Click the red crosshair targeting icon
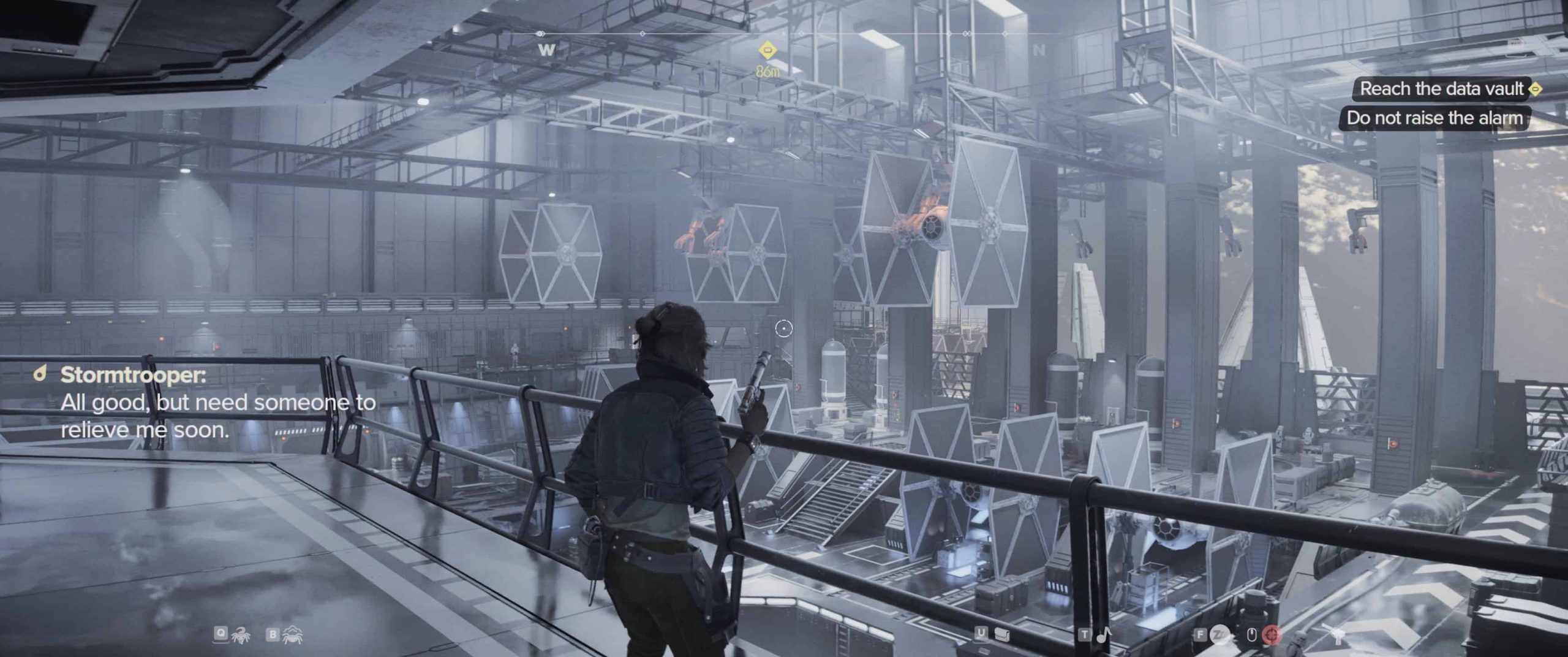Viewport: 1568px width, 657px height. [x=1272, y=636]
